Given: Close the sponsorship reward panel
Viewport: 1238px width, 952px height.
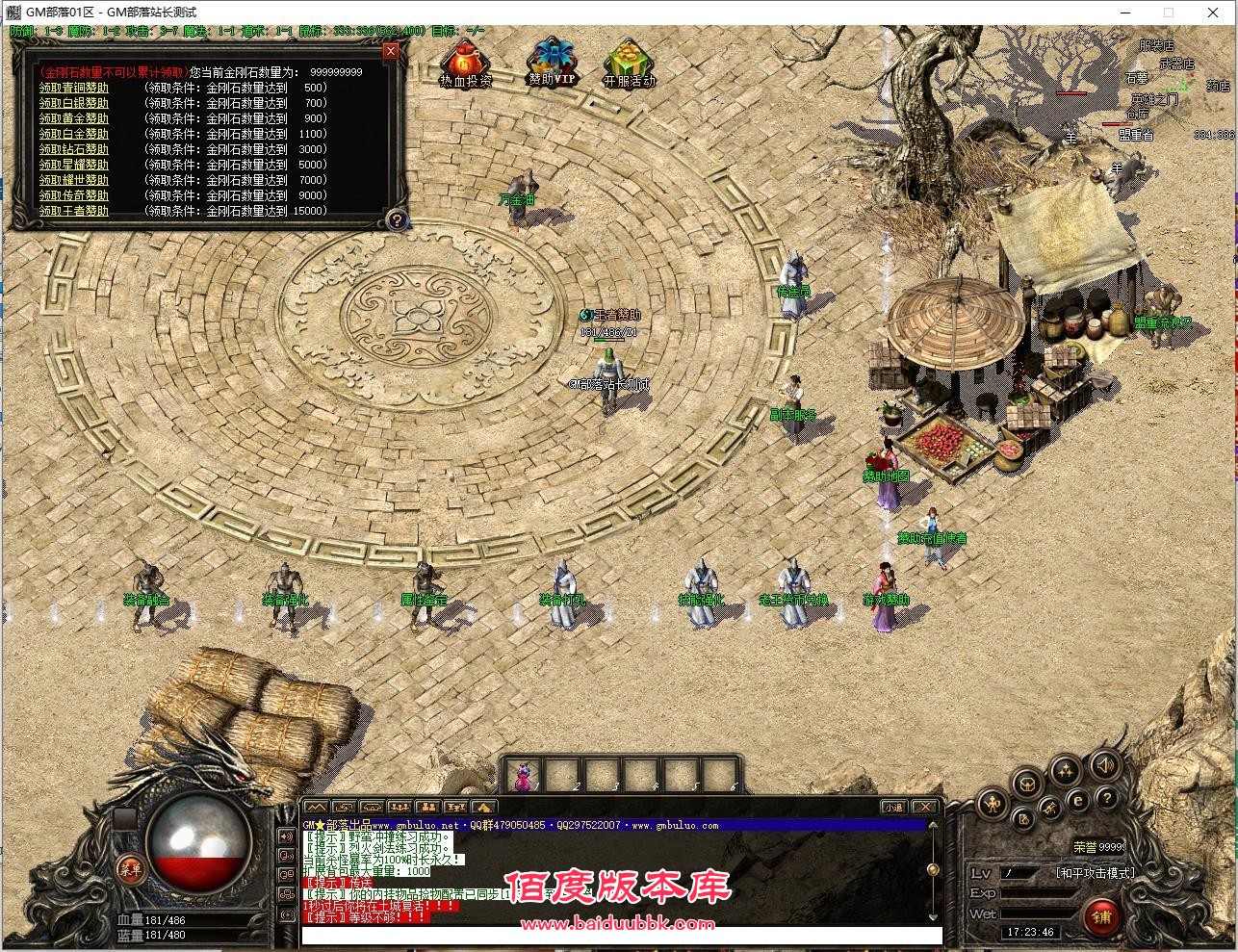Looking at the screenshot, I should 390,51.
